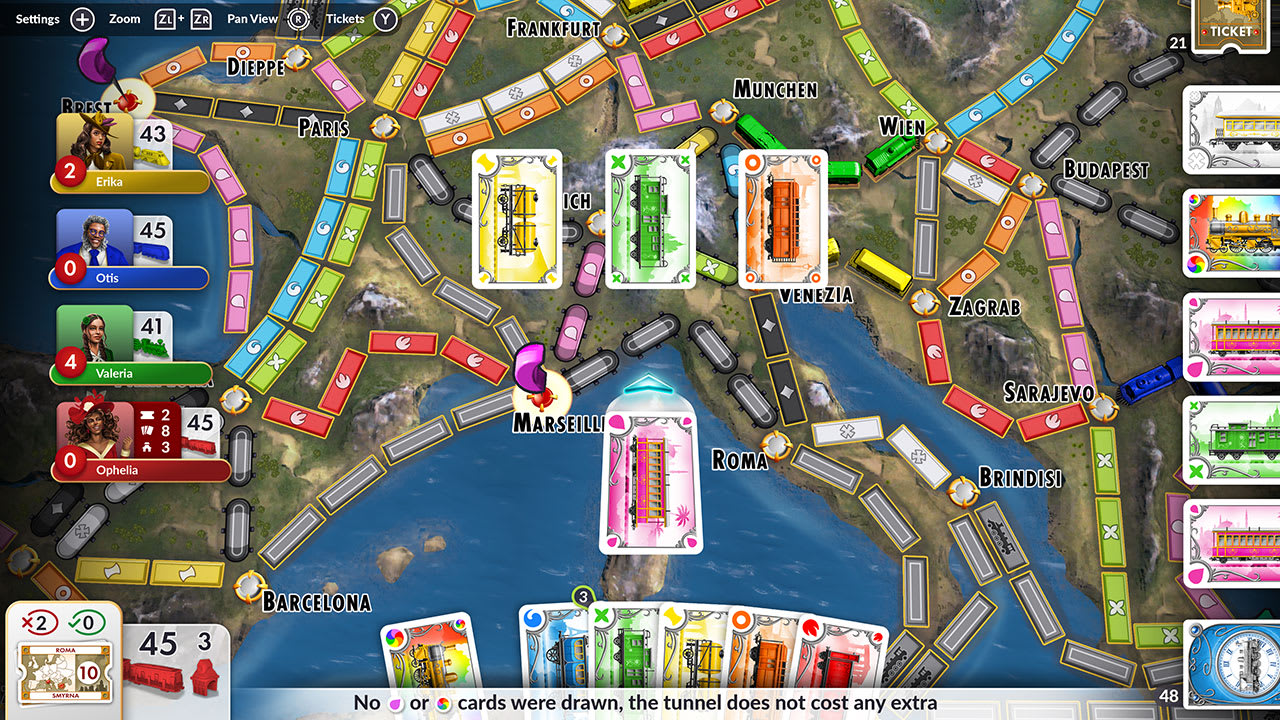Activate the Pan View button
The width and height of the screenshot is (1280, 720).
tap(251, 18)
